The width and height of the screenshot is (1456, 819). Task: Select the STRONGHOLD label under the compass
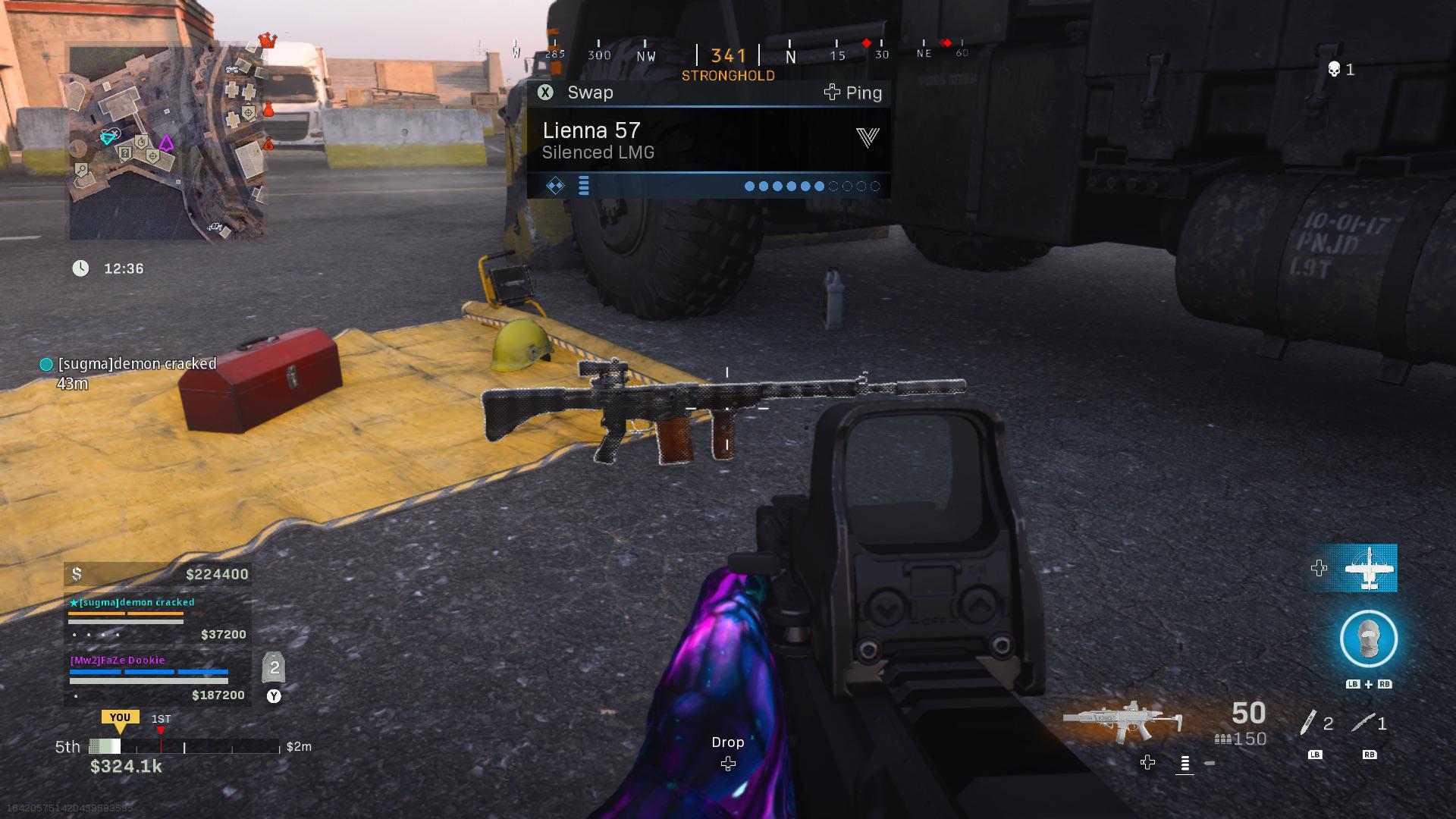click(x=729, y=75)
